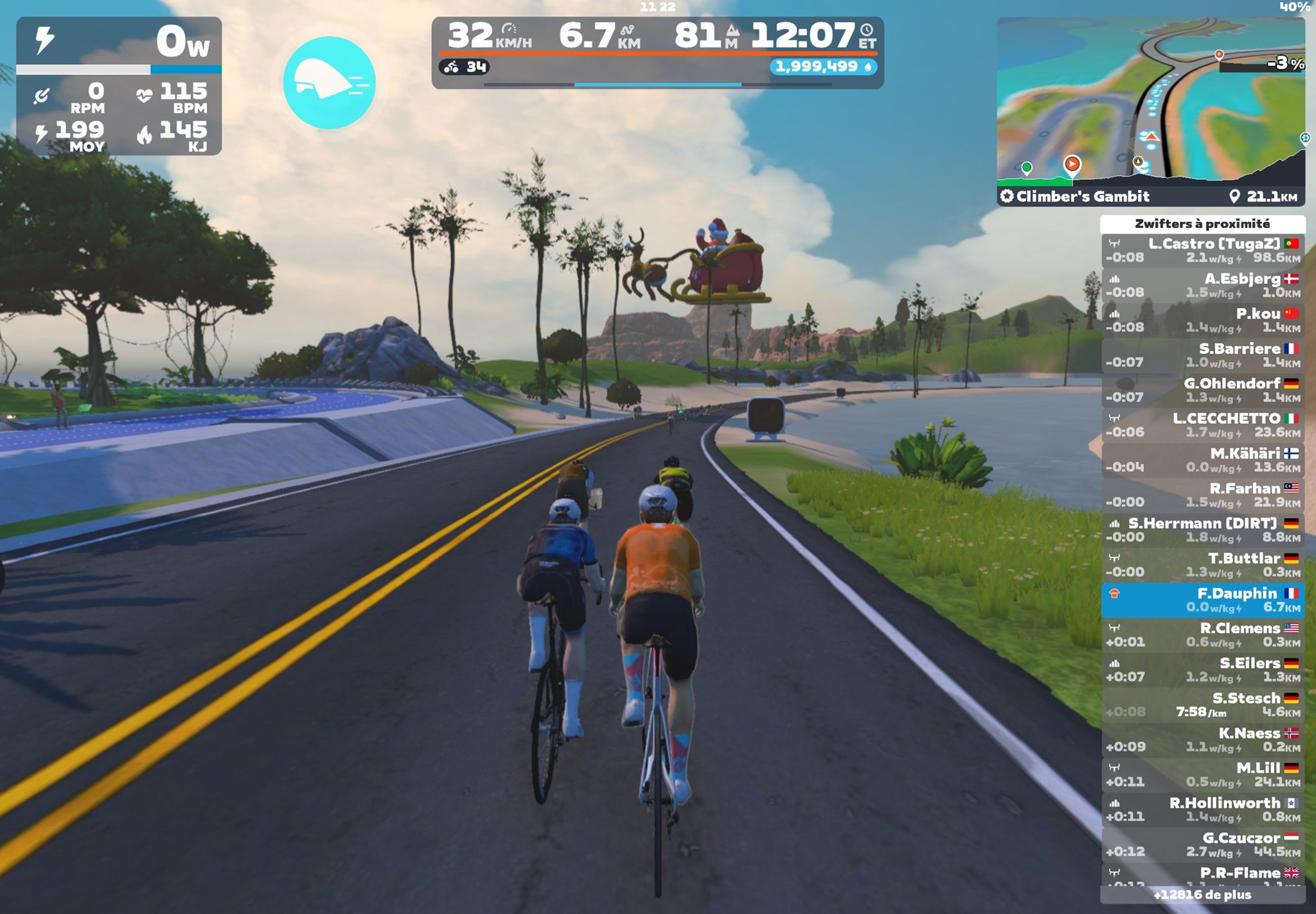Pick R.Clemens in the rider list
Viewport: 1316px width, 914px height.
point(1202,635)
